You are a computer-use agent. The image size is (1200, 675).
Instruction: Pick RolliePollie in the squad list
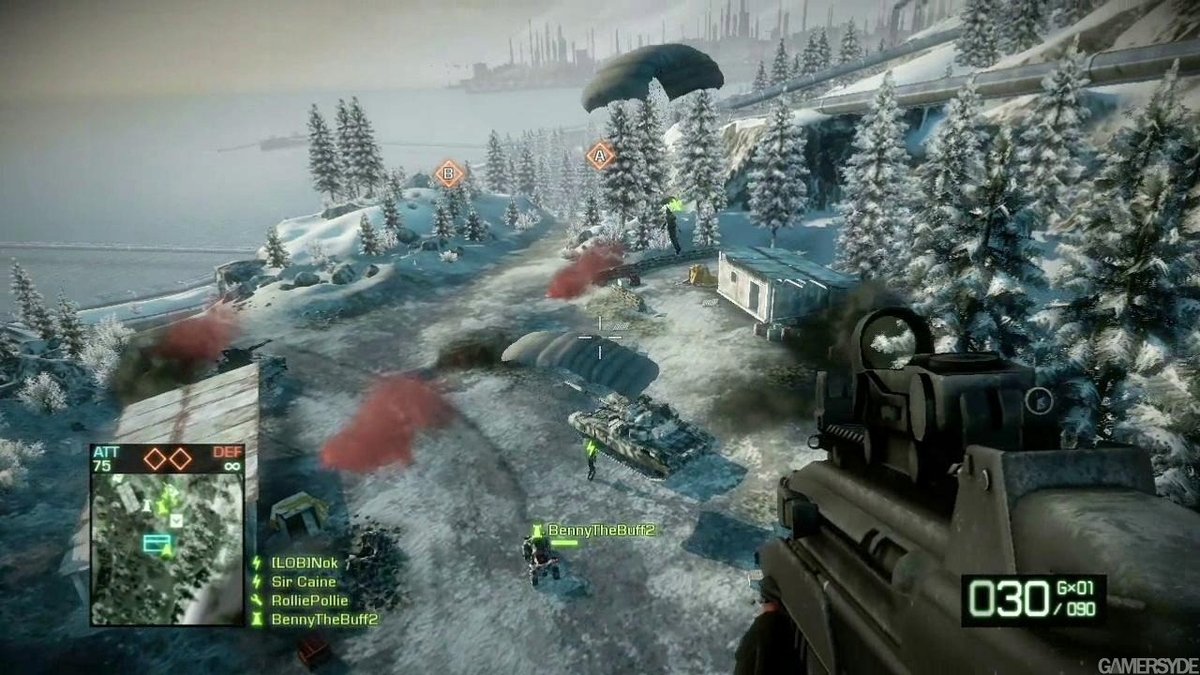pyautogui.click(x=309, y=601)
